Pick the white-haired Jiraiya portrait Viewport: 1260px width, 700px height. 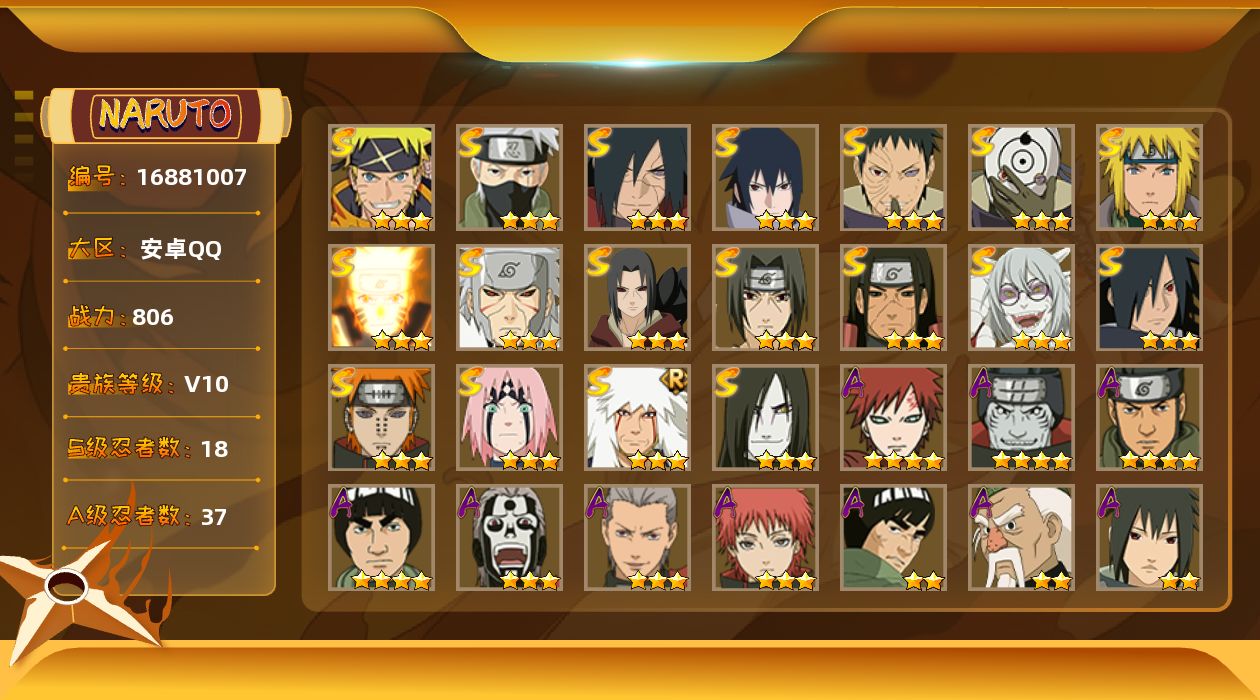[x=637, y=418]
